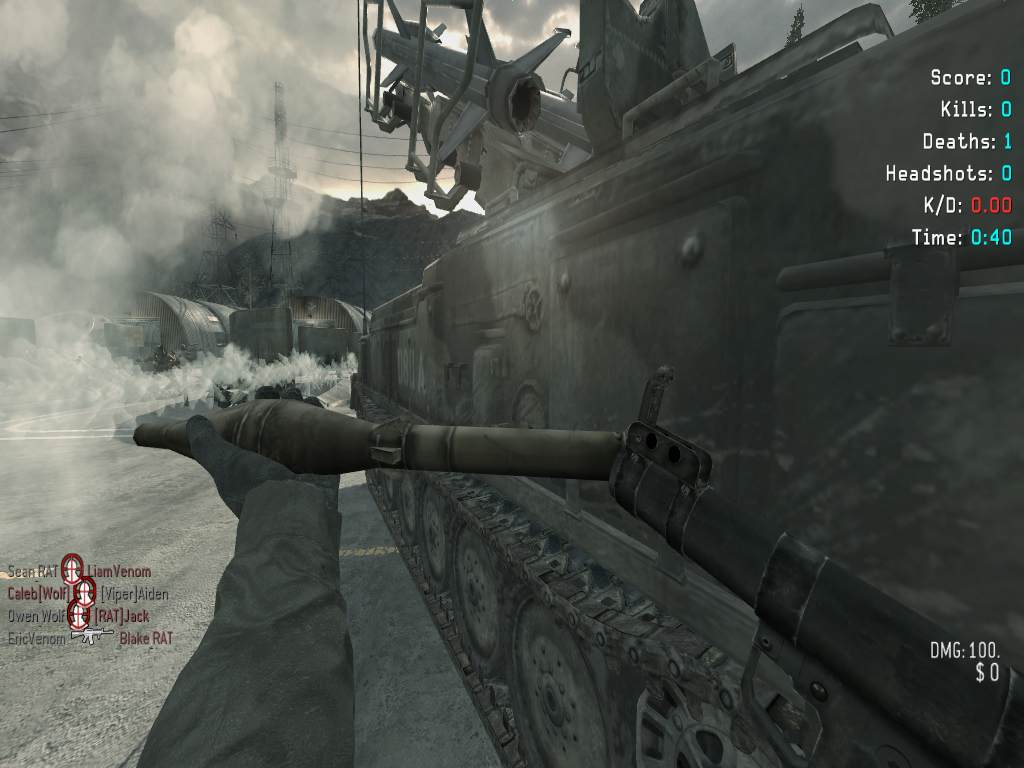This screenshot has height=768, width=1024.
Task: Select [RAT]Jack in the kill feed
Action: coord(121,616)
